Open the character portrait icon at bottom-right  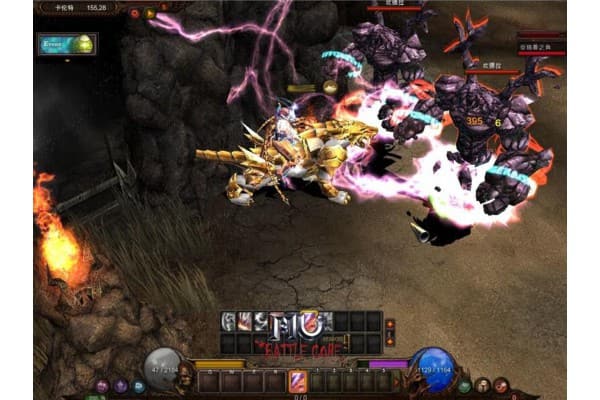(x=483, y=385)
